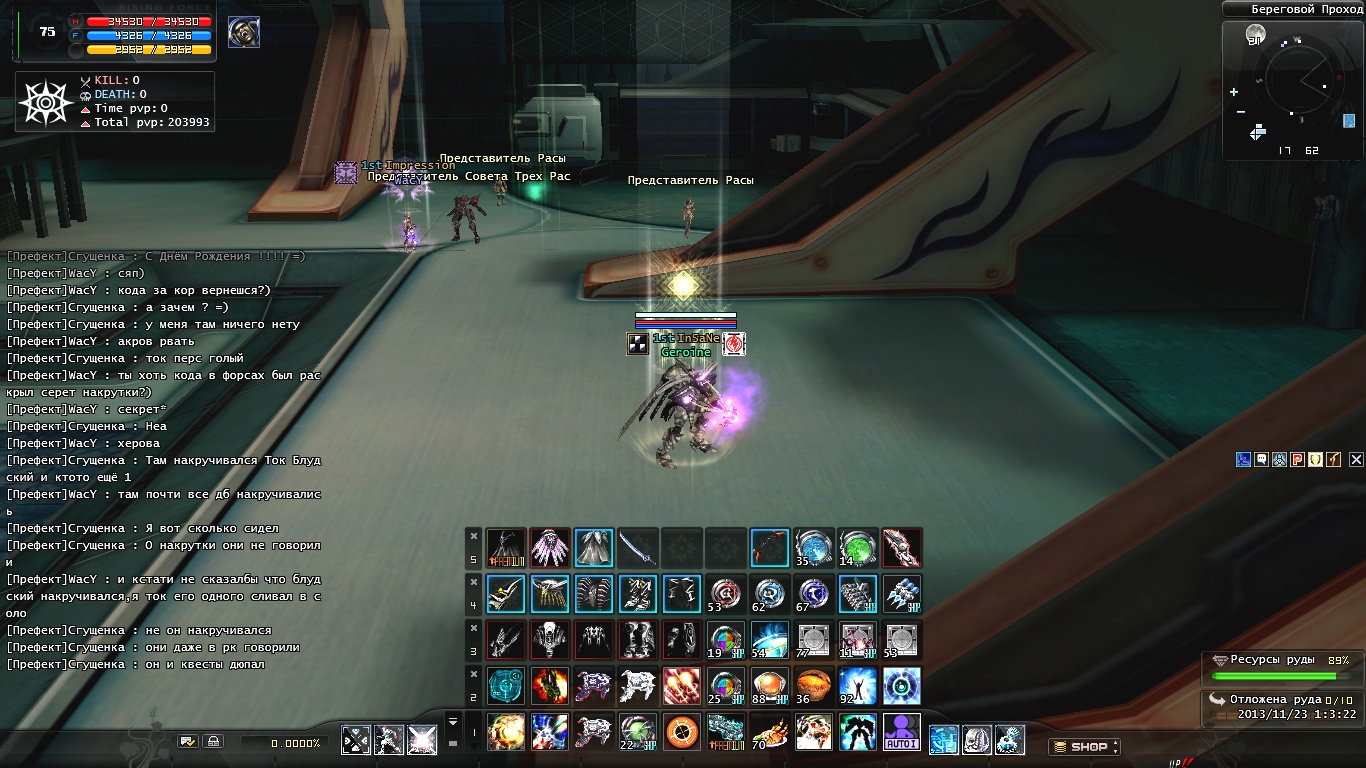Close hotbar row 5
Image resolution: width=1366 pixels, height=768 pixels.
475,536
